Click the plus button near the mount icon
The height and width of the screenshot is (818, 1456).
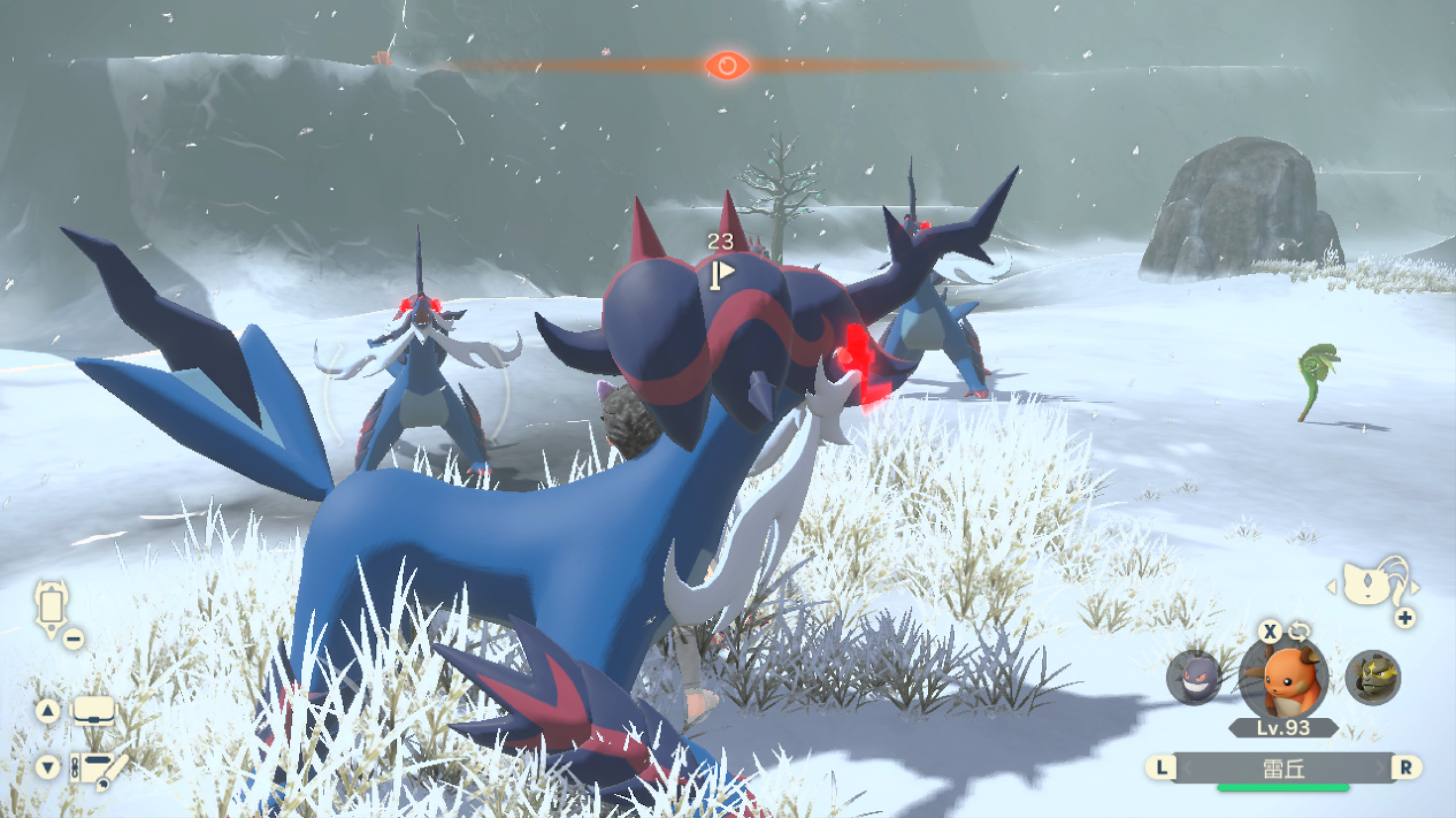1405,619
